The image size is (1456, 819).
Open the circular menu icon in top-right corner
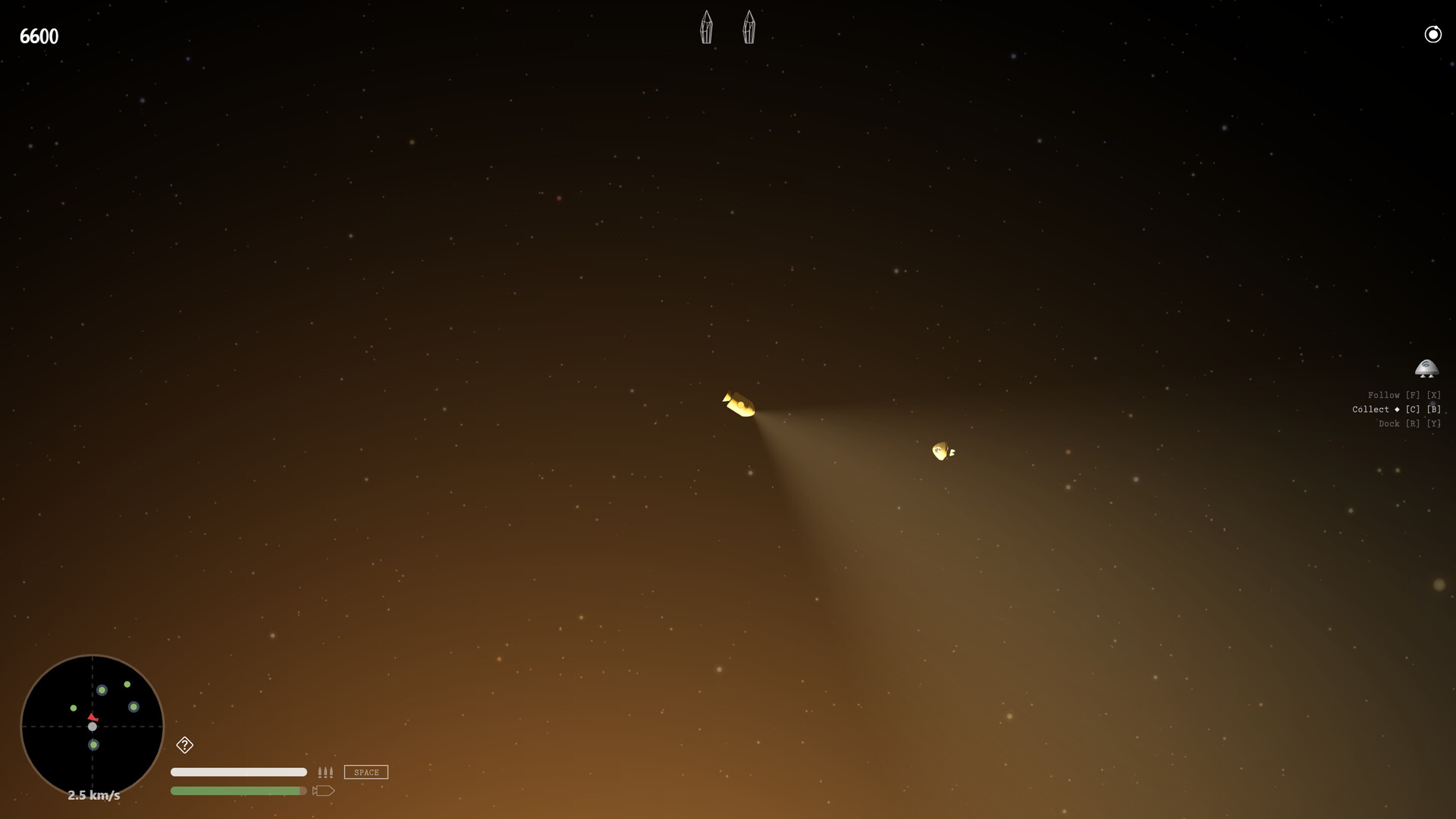pos(1433,34)
